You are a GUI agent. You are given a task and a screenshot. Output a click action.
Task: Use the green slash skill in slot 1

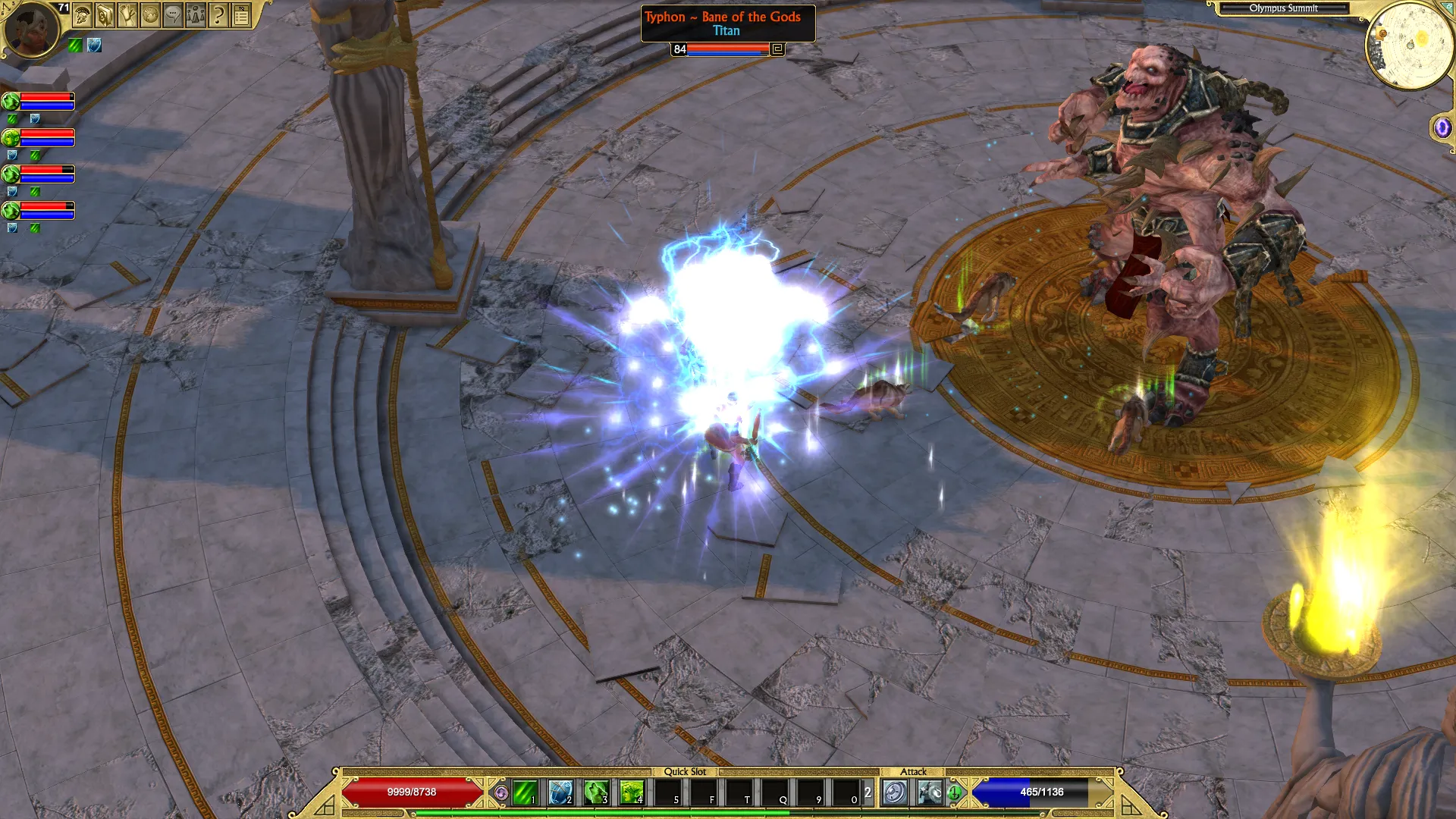tap(525, 792)
